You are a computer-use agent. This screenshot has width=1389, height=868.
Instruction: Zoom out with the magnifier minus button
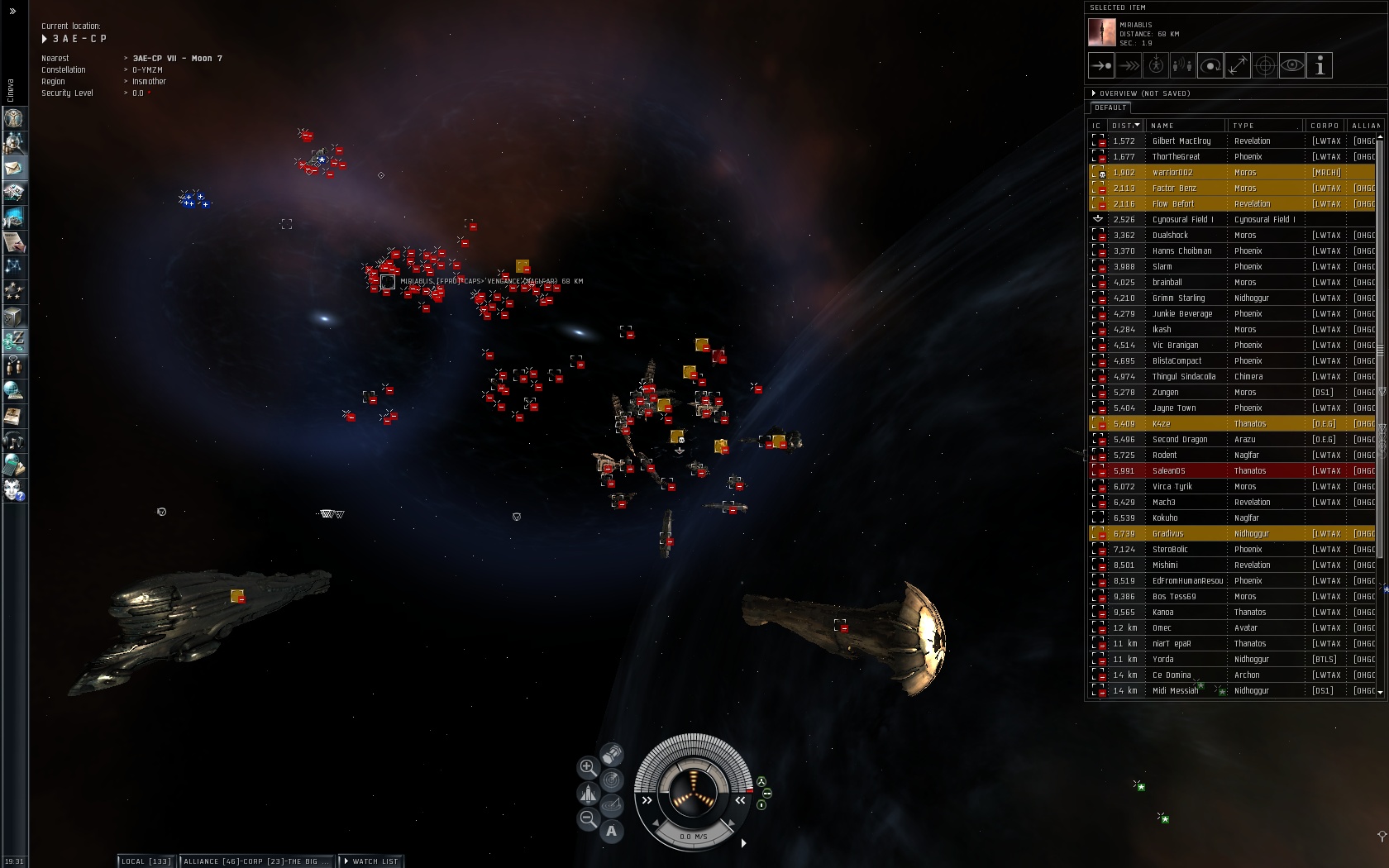(588, 818)
